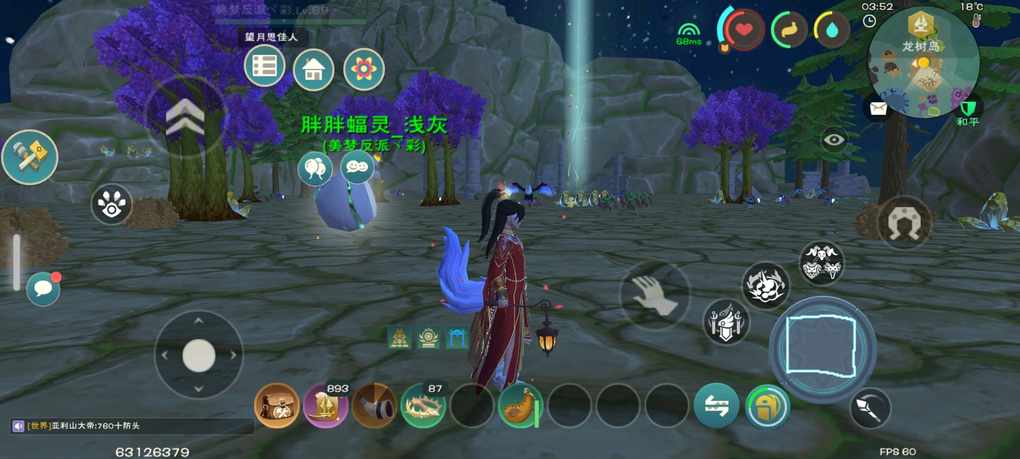1020x459 pixels.
Task: Open the mail envelope icon
Action: pyautogui.click(x=878, y=108)
